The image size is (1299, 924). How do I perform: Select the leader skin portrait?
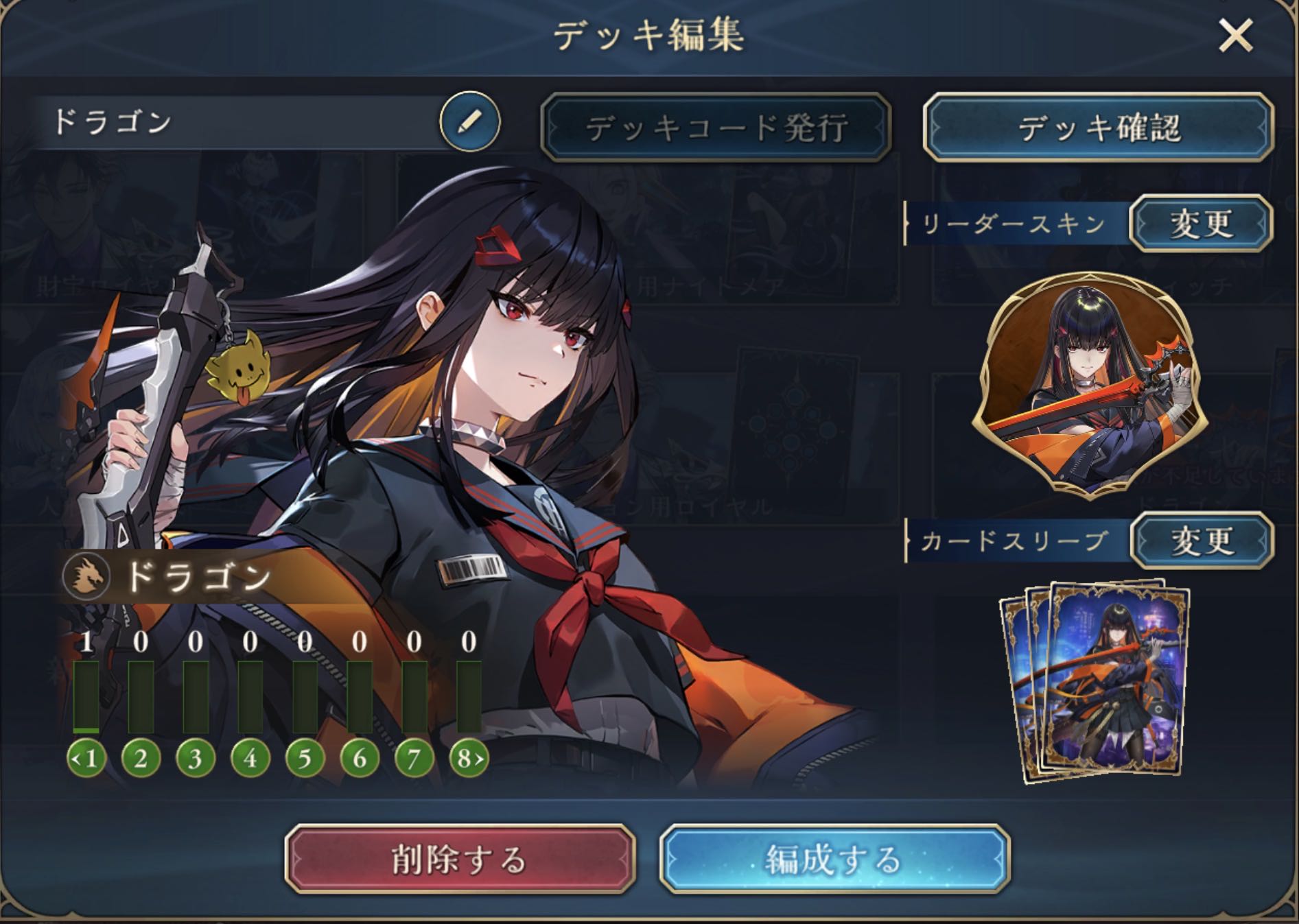[1090, 384]
